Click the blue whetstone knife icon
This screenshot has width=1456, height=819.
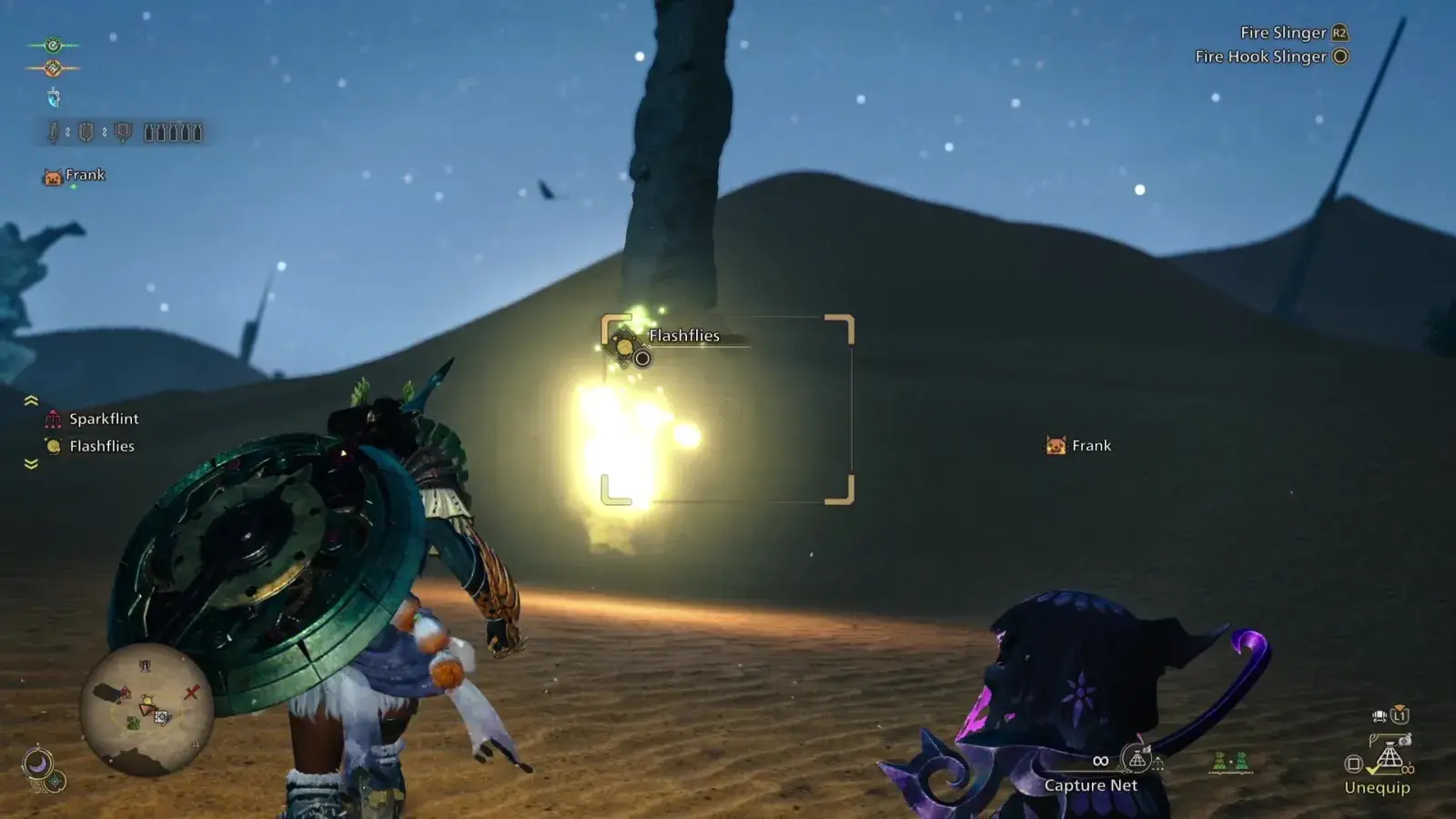point(54,96)
